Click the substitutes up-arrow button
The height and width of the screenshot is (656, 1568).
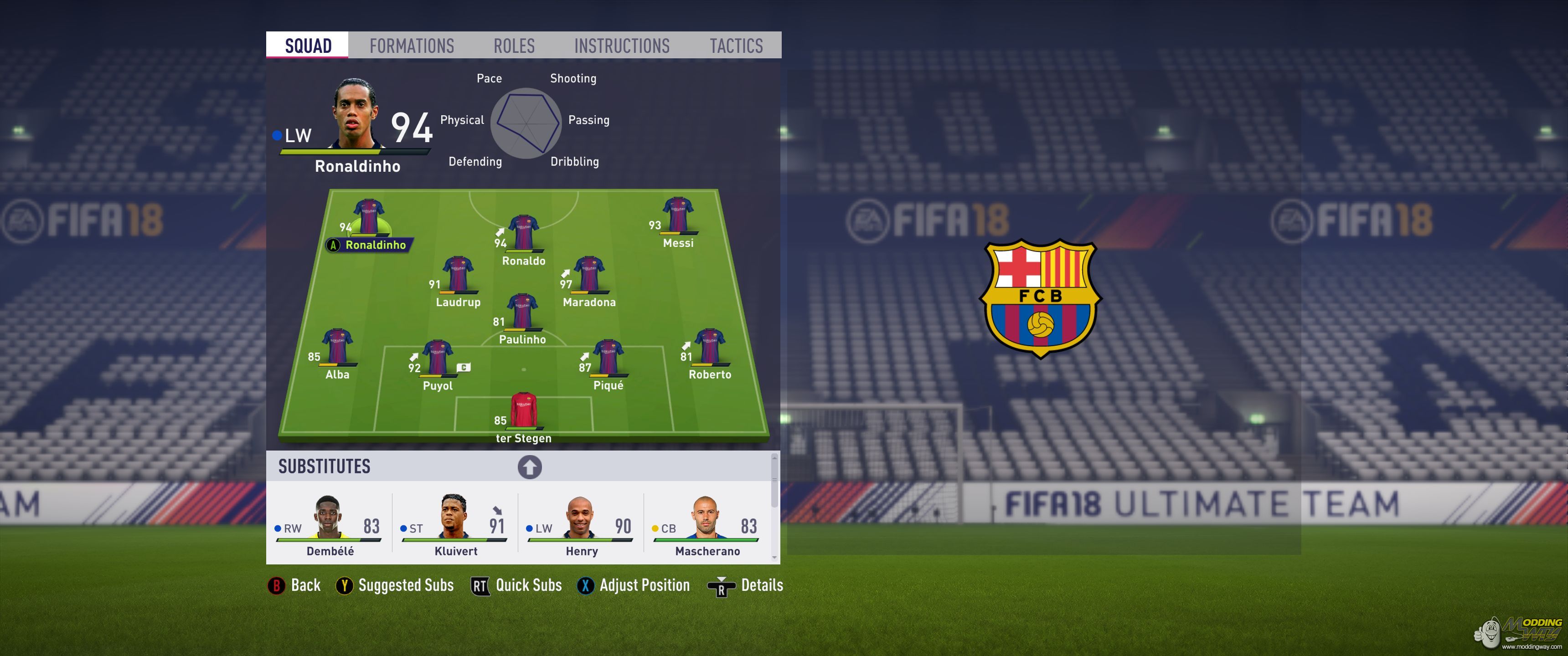pos(530,467)
